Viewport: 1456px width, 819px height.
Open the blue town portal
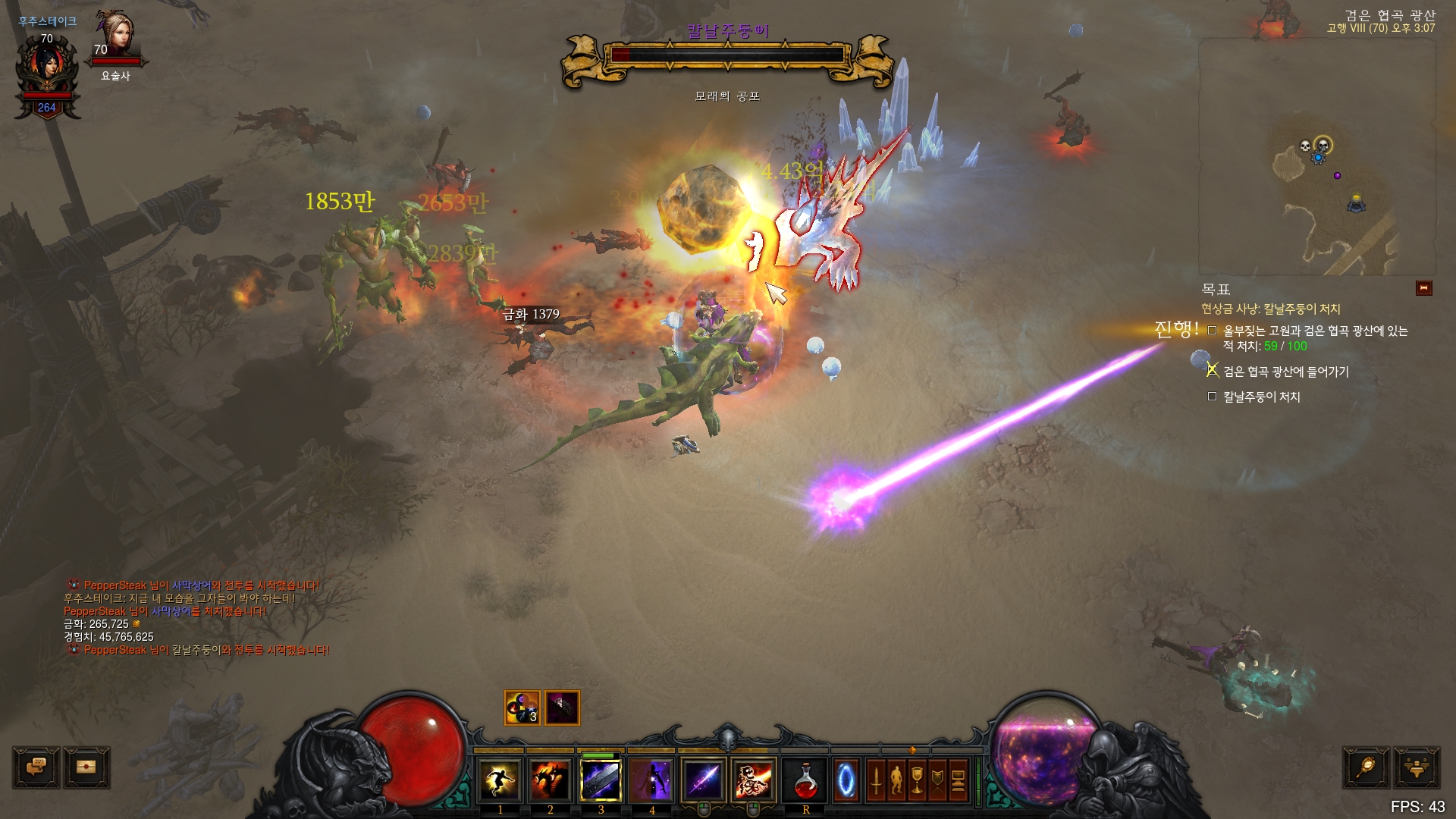point(846,781)
